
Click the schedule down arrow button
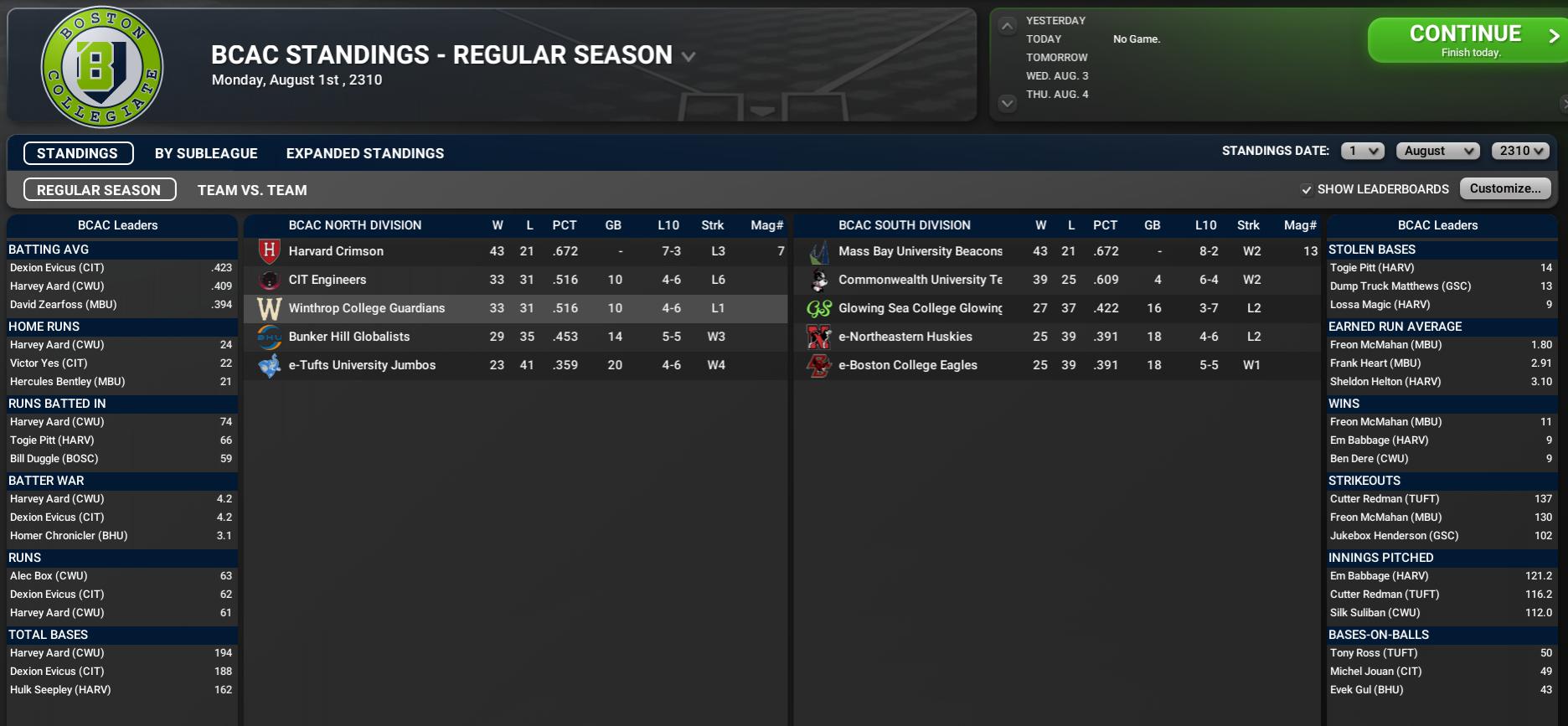pyautogui.click(x=1008, y=103)
